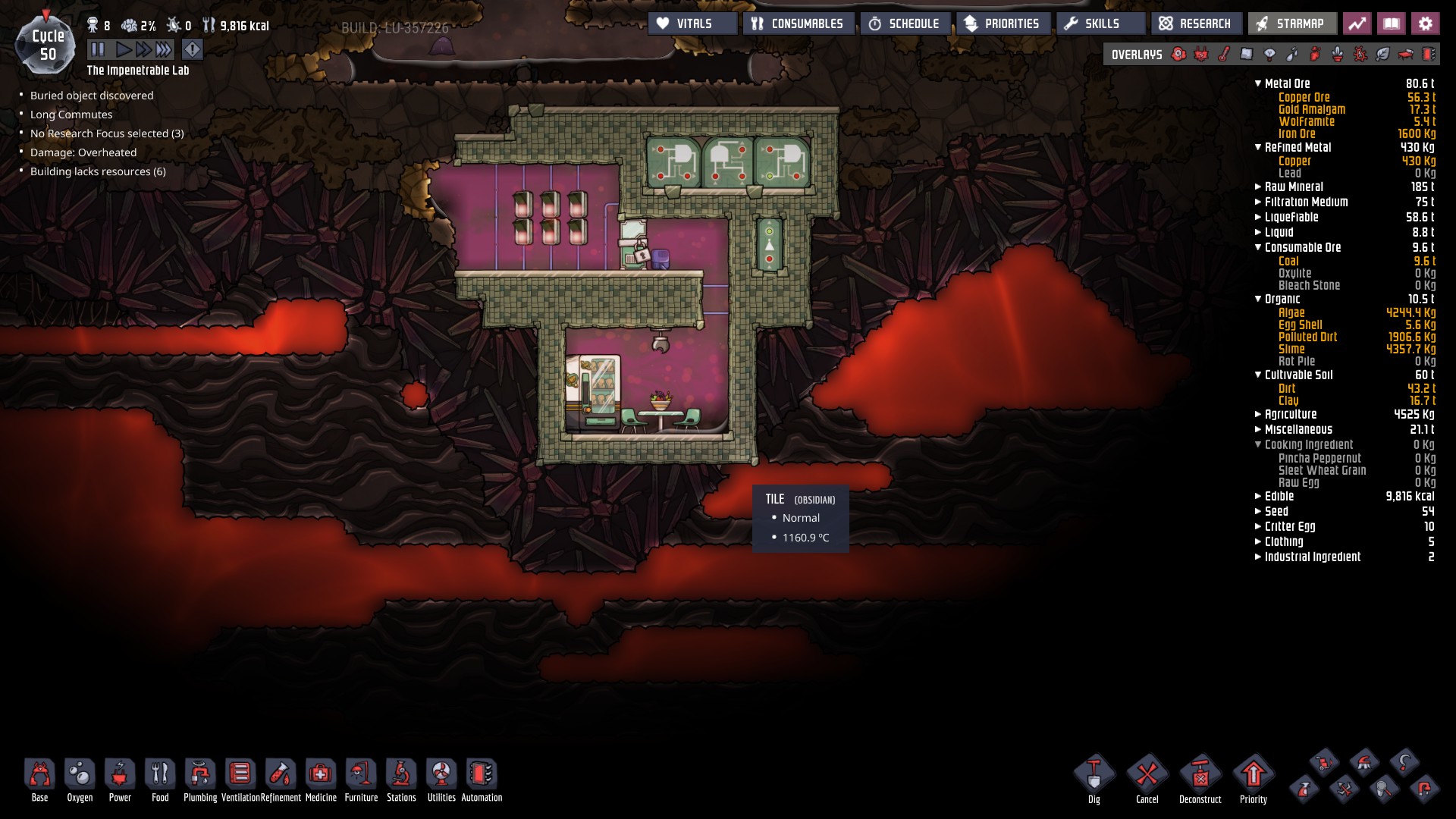
Task: Select the Mop tool
Action: [x=1363, y=763]
